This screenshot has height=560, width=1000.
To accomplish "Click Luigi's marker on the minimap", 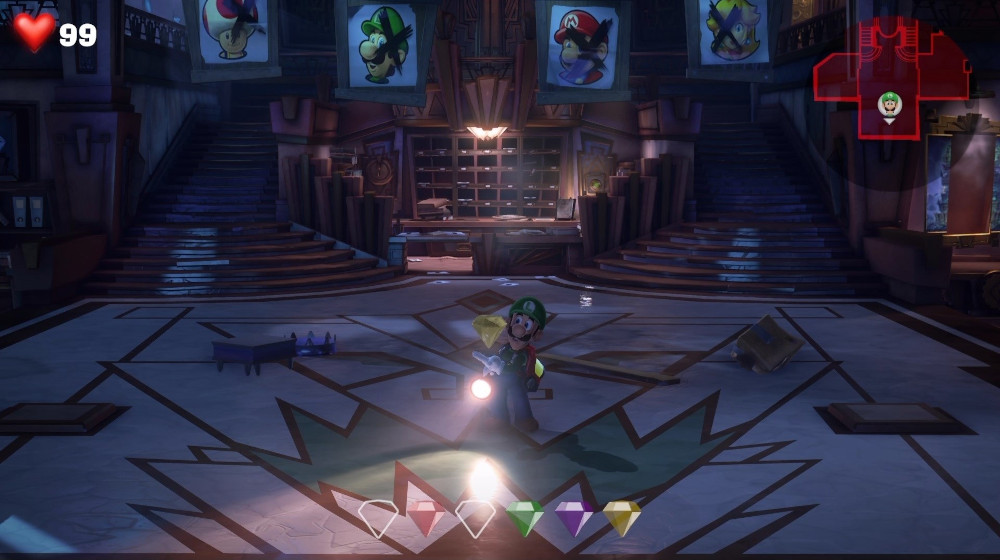I will (x=889, y=105).
